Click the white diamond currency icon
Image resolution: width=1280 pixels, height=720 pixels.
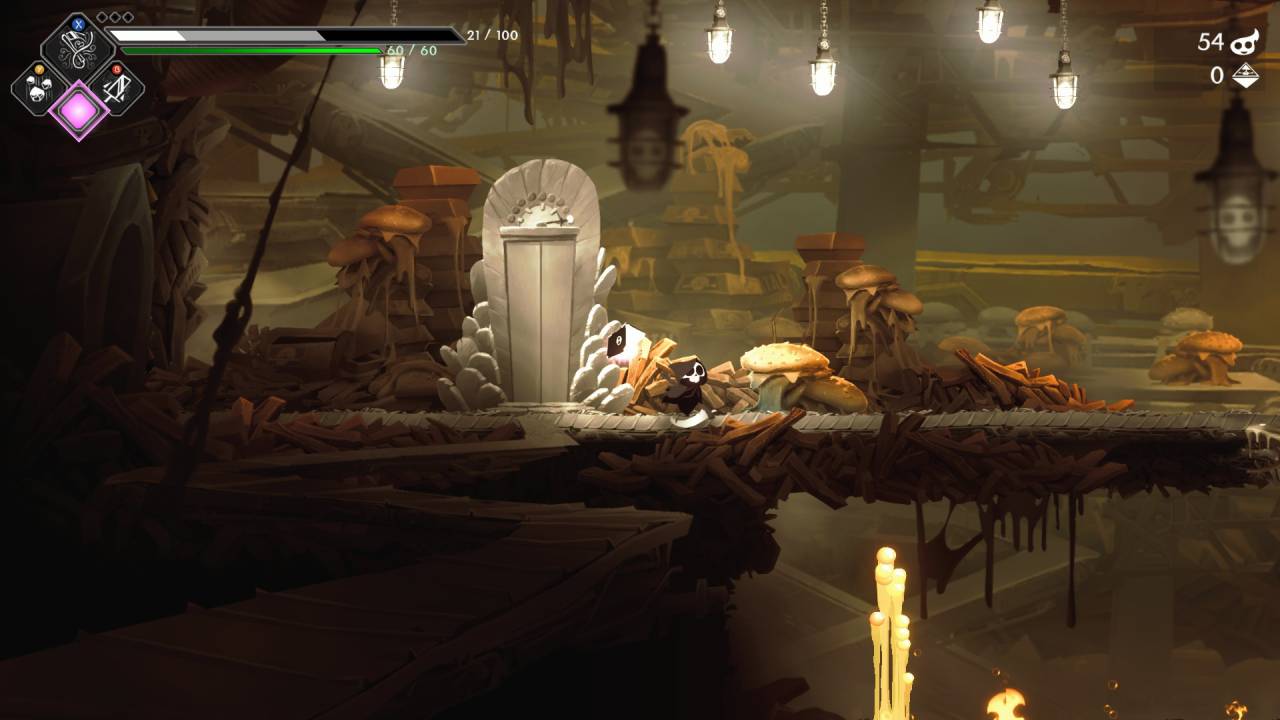[1244, 76]
